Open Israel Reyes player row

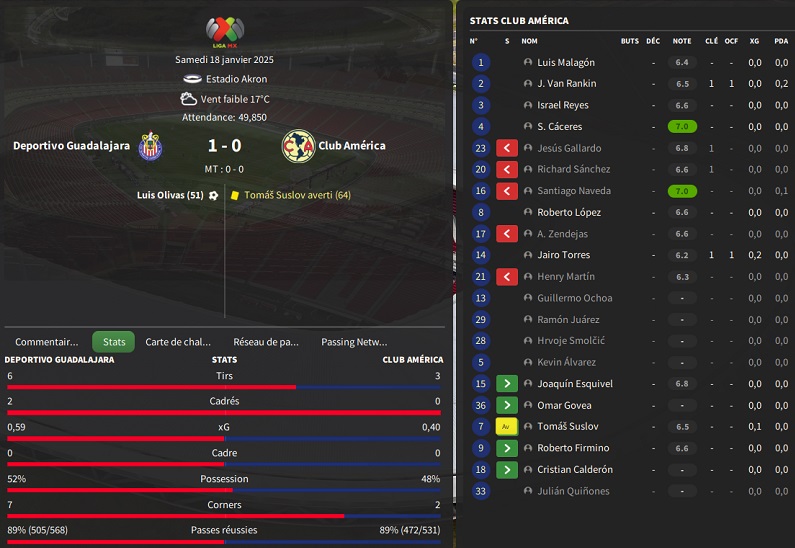click(x=563, y=105)
